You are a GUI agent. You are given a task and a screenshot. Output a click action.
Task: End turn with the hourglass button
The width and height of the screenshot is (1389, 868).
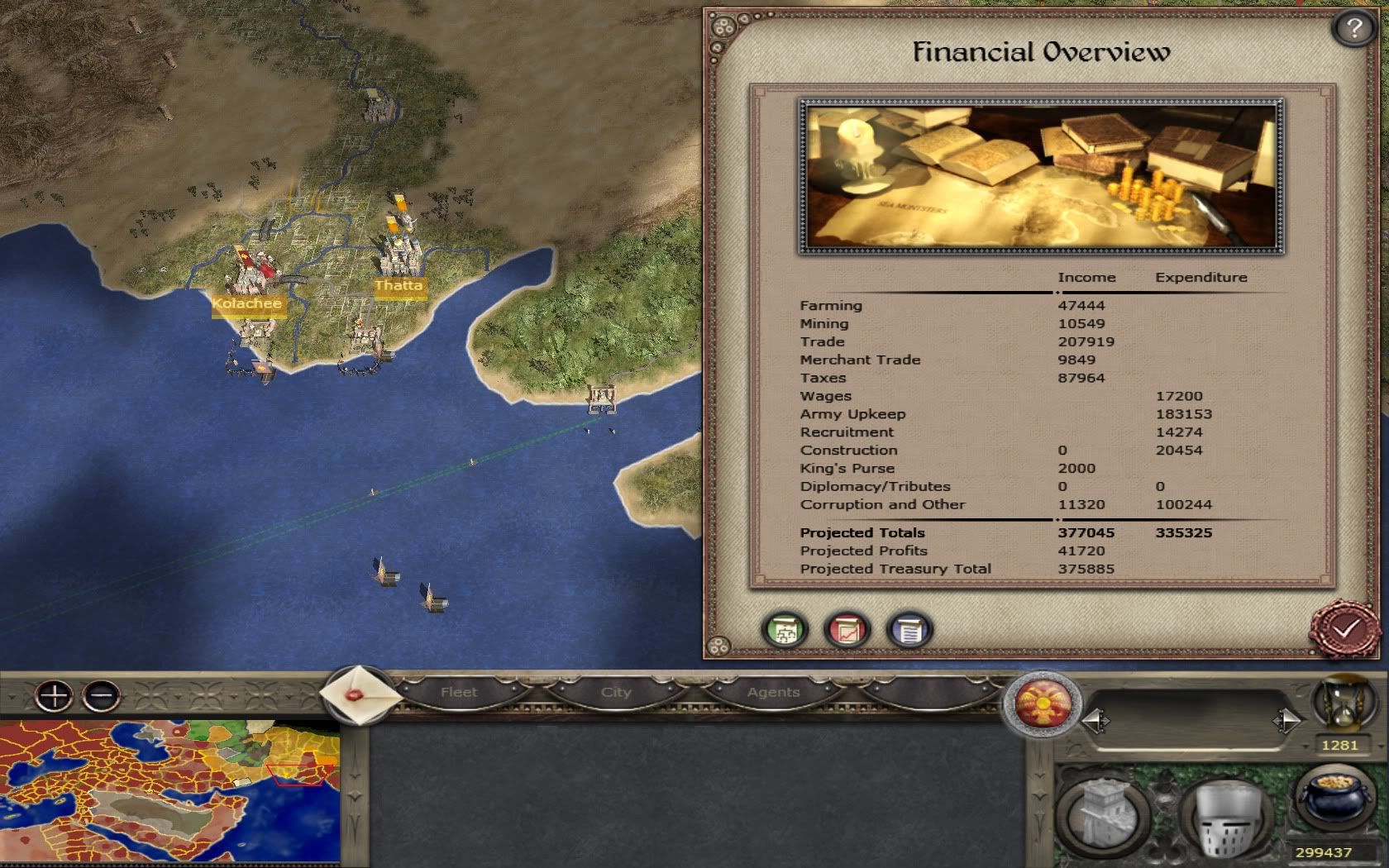point(1341,703)
